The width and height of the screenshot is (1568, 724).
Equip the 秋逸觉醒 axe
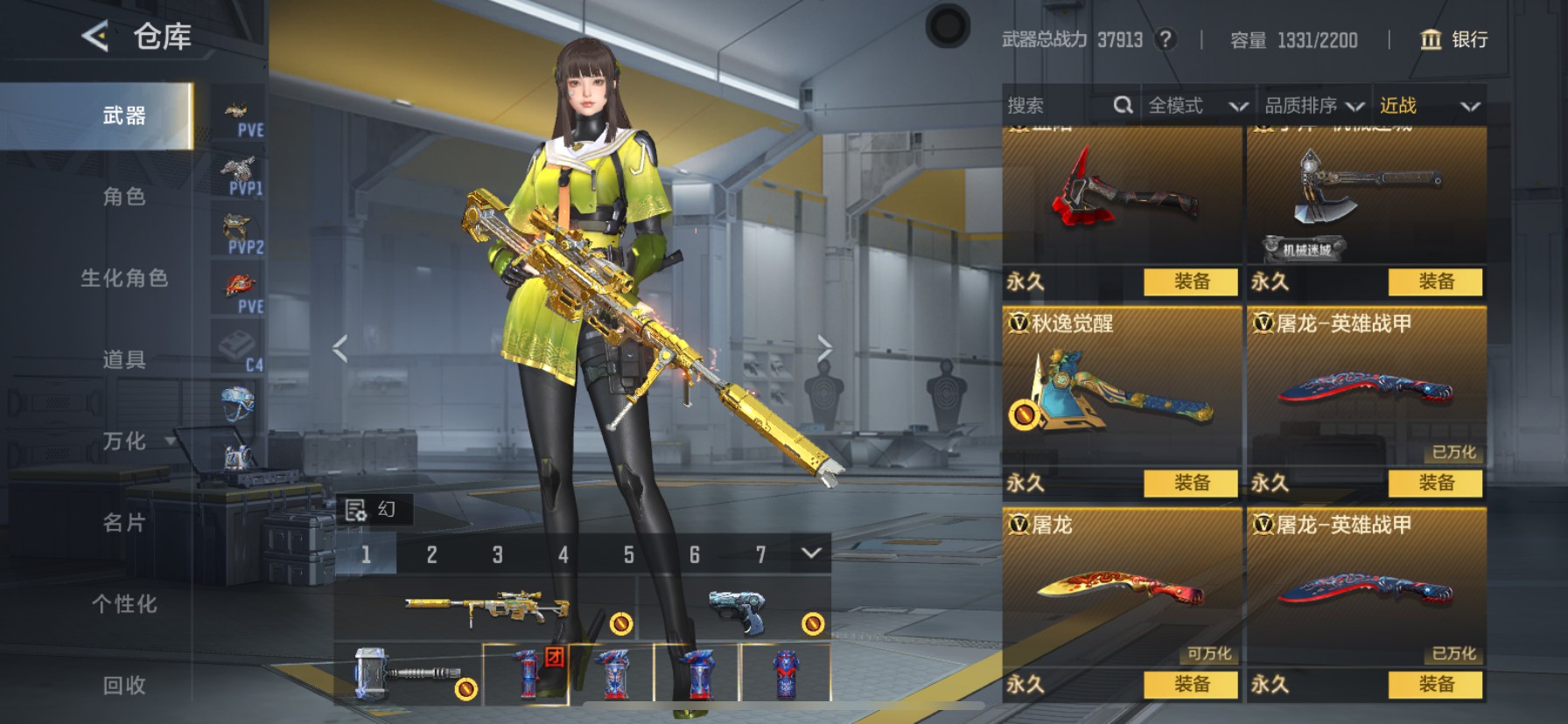click(x=1191, y=483)
